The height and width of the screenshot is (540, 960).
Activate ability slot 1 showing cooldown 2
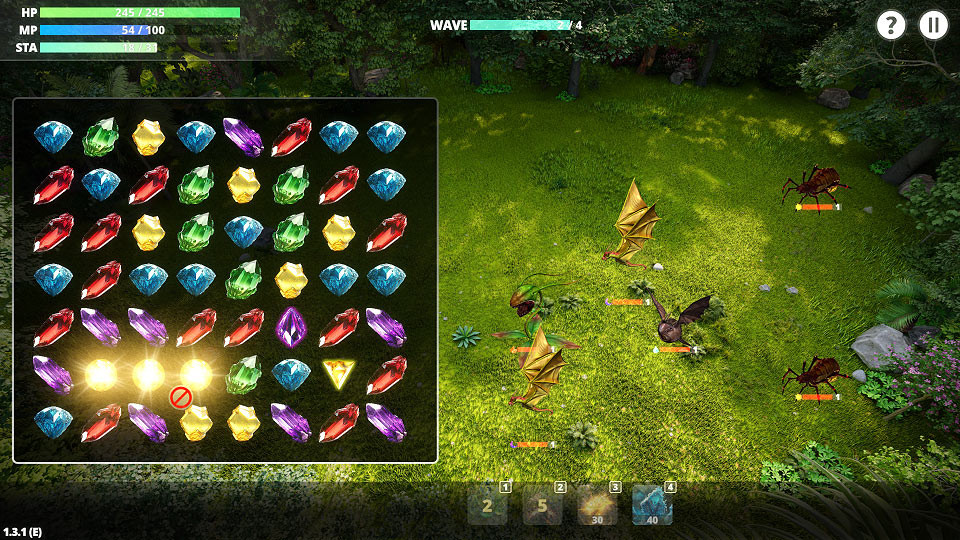coord(488,506)
